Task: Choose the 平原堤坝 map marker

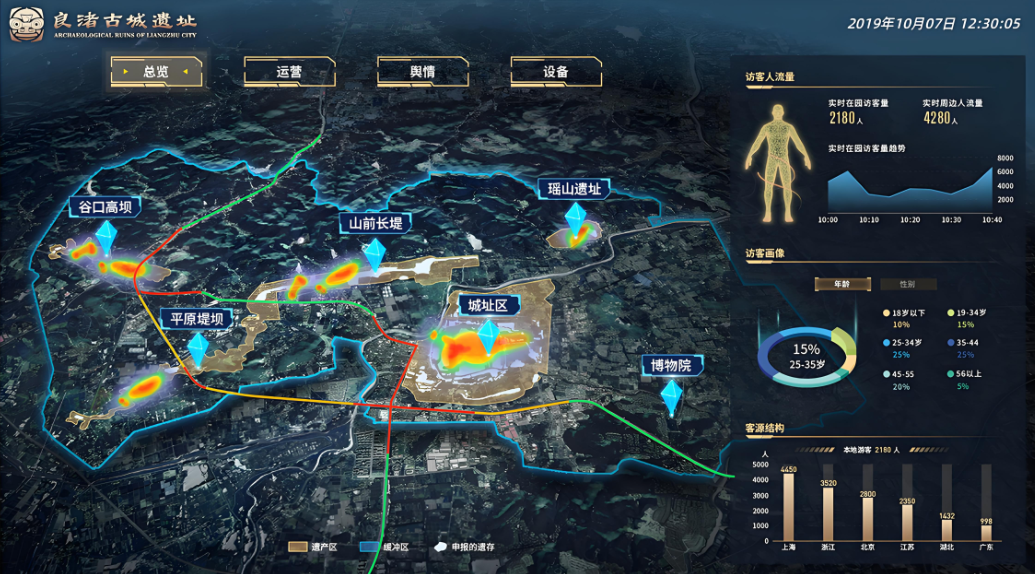Action: (197, 319)
